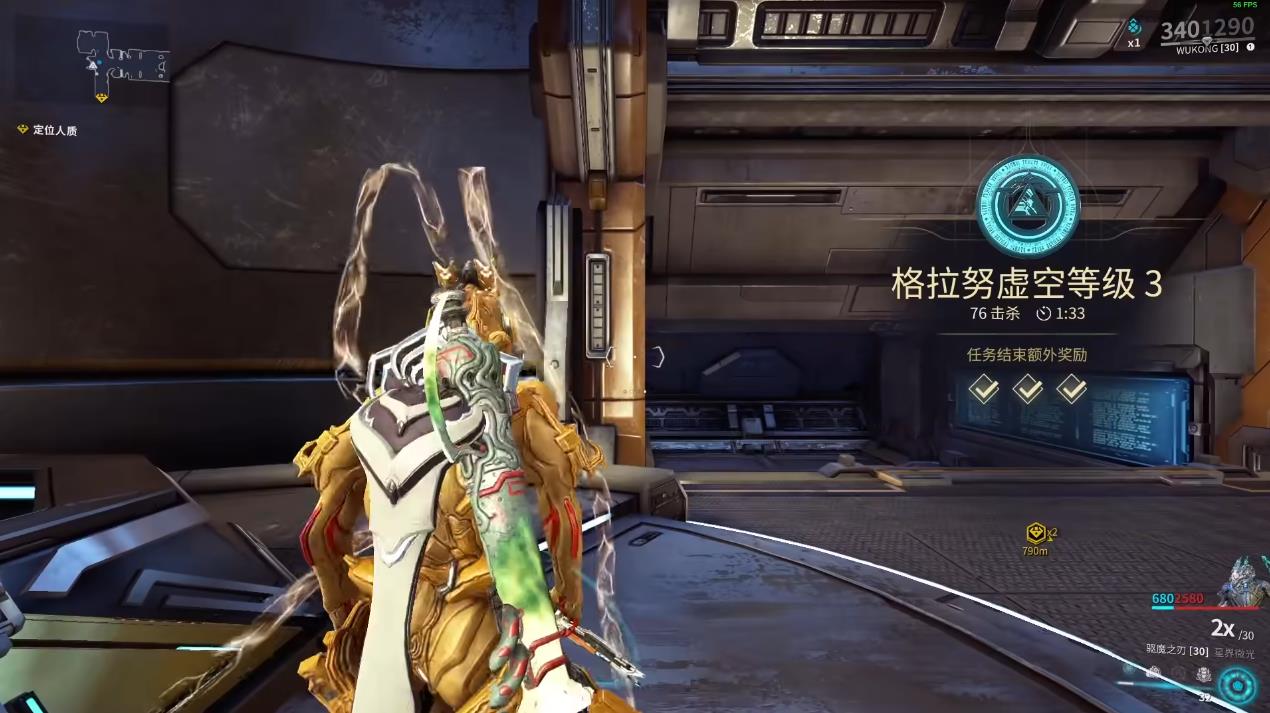Click the blue reactant icon marked x1
Viewport: 1270px width, 713px height.
point(1134,29)
